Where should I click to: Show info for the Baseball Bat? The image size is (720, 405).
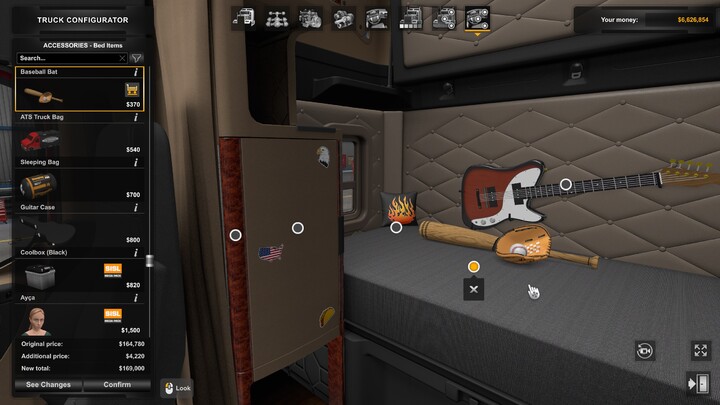tap(136, 73)
